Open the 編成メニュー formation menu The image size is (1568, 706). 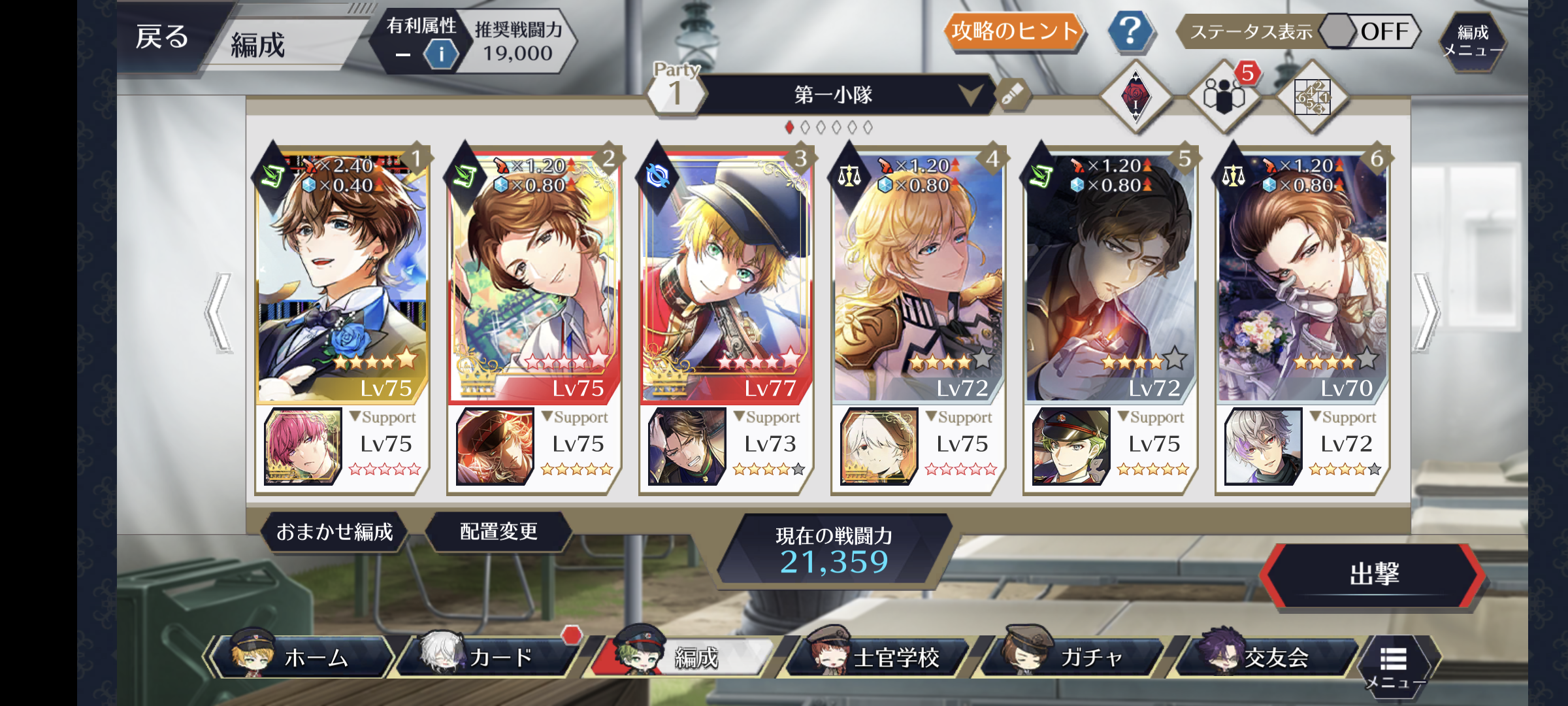[1473, 41]
